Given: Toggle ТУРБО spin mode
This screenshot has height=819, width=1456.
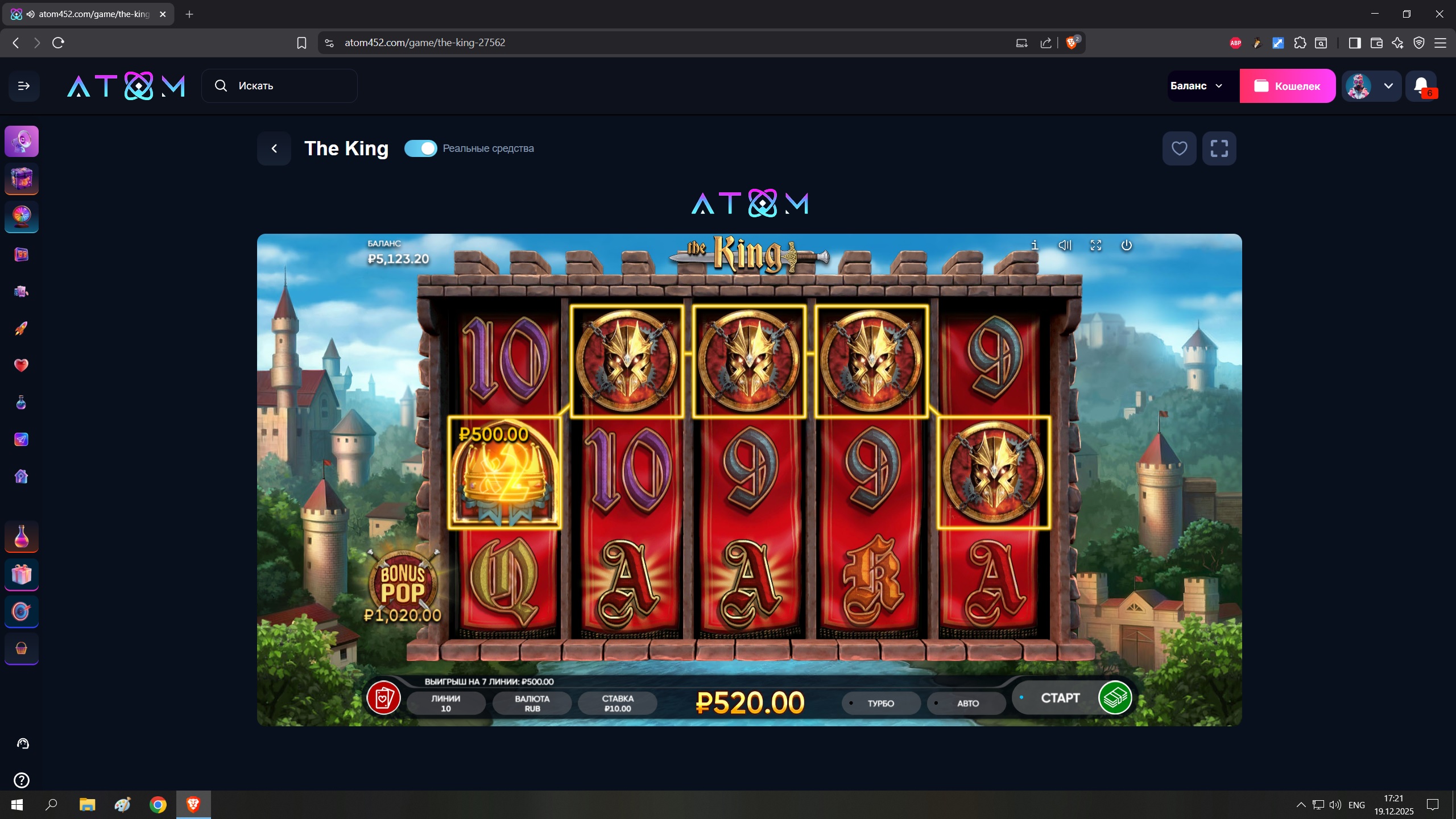Looking at the screenshot, I should point(880,704).
